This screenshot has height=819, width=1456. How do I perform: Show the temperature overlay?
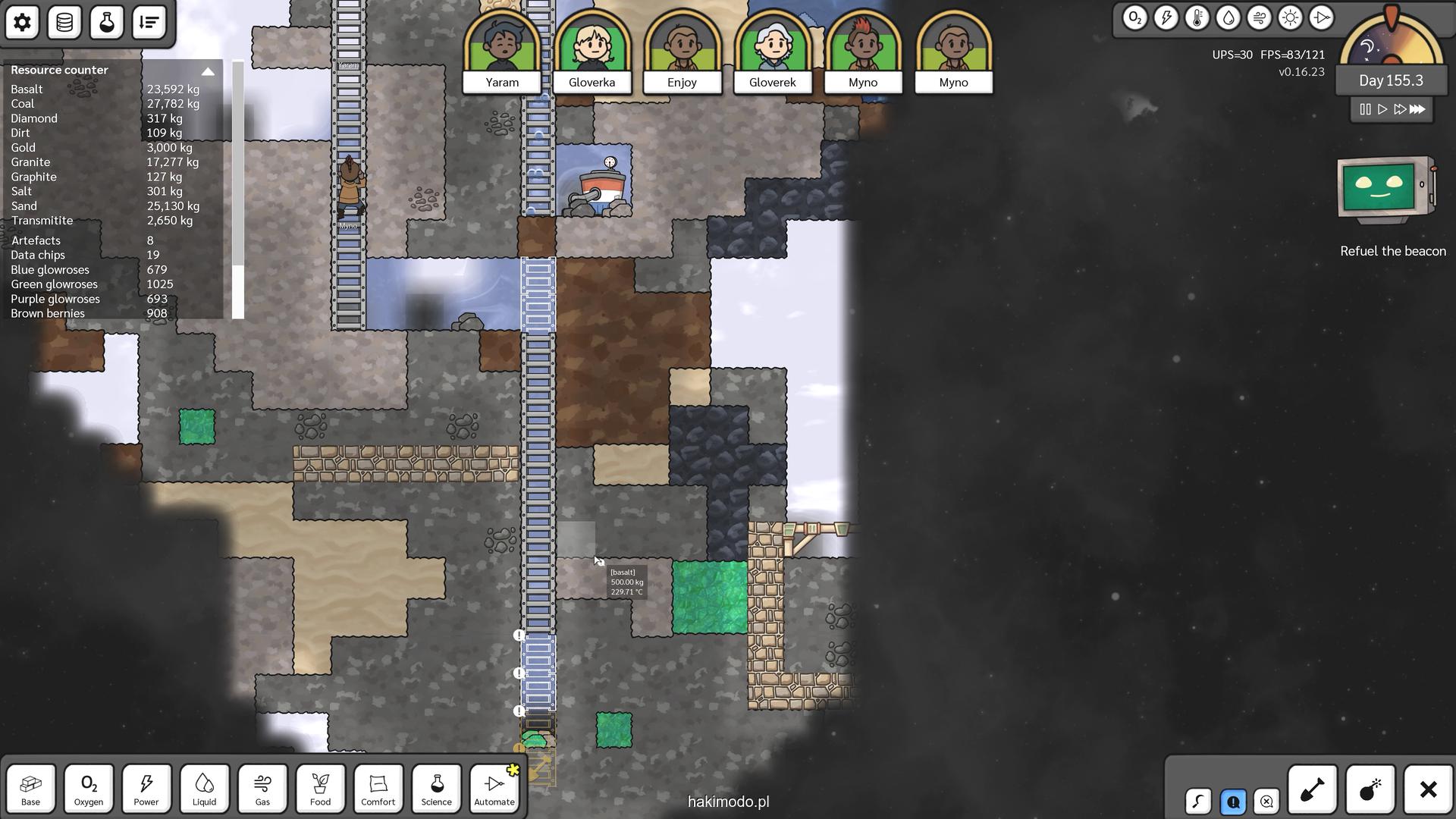1197,18
